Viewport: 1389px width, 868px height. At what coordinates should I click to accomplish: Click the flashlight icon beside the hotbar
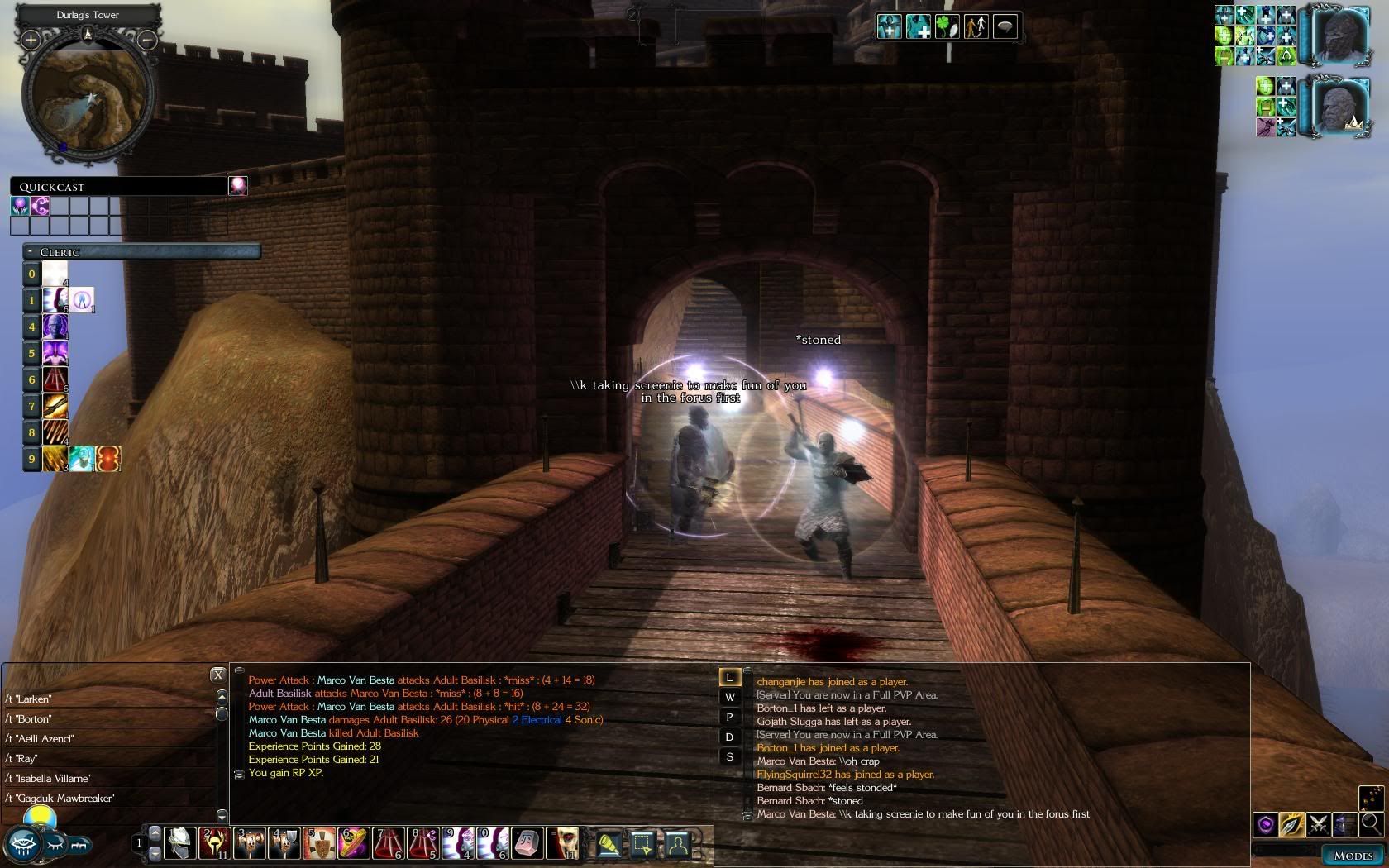(x=609, y=844)
